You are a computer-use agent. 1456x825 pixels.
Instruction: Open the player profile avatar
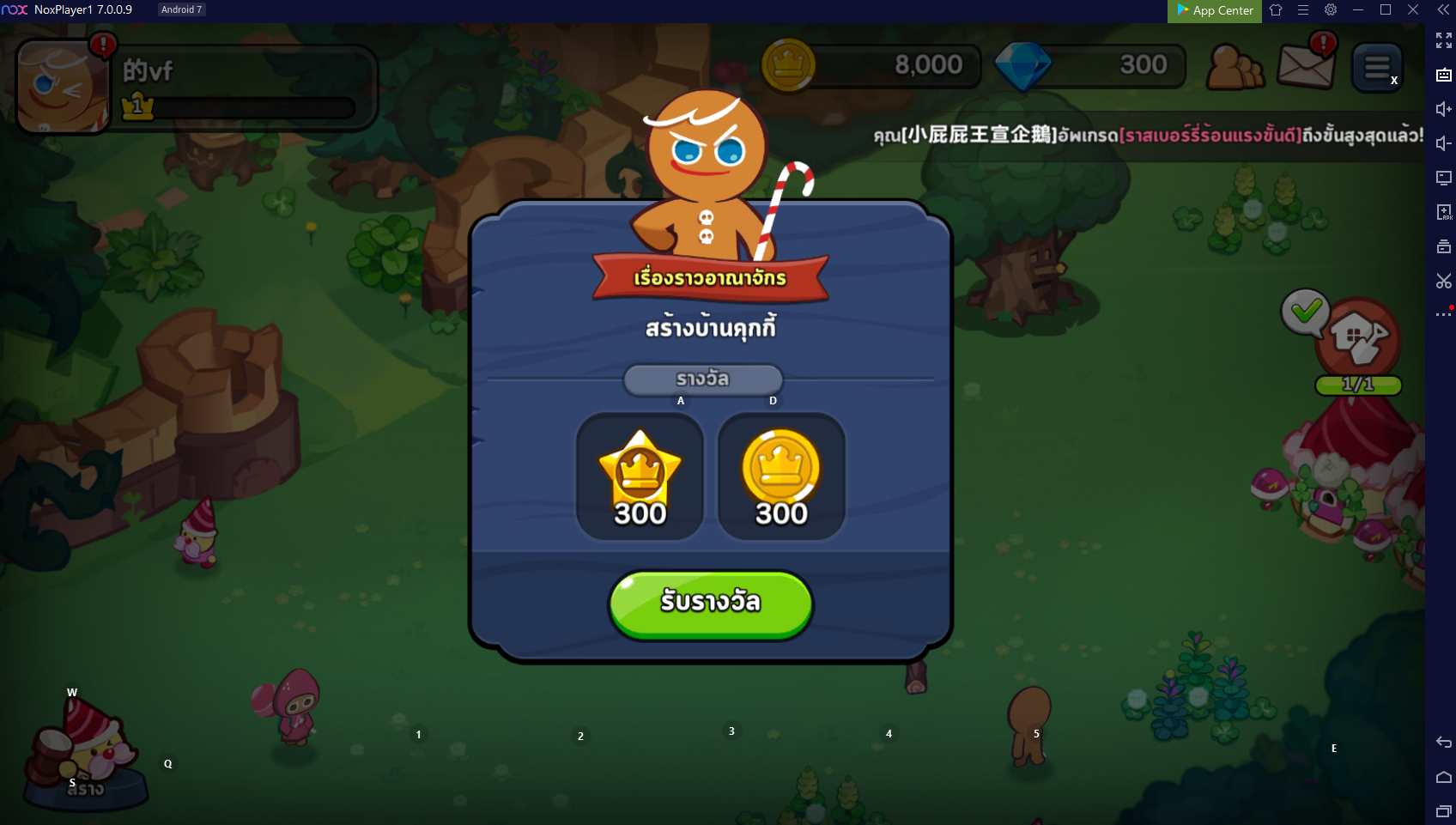(60, 88)
